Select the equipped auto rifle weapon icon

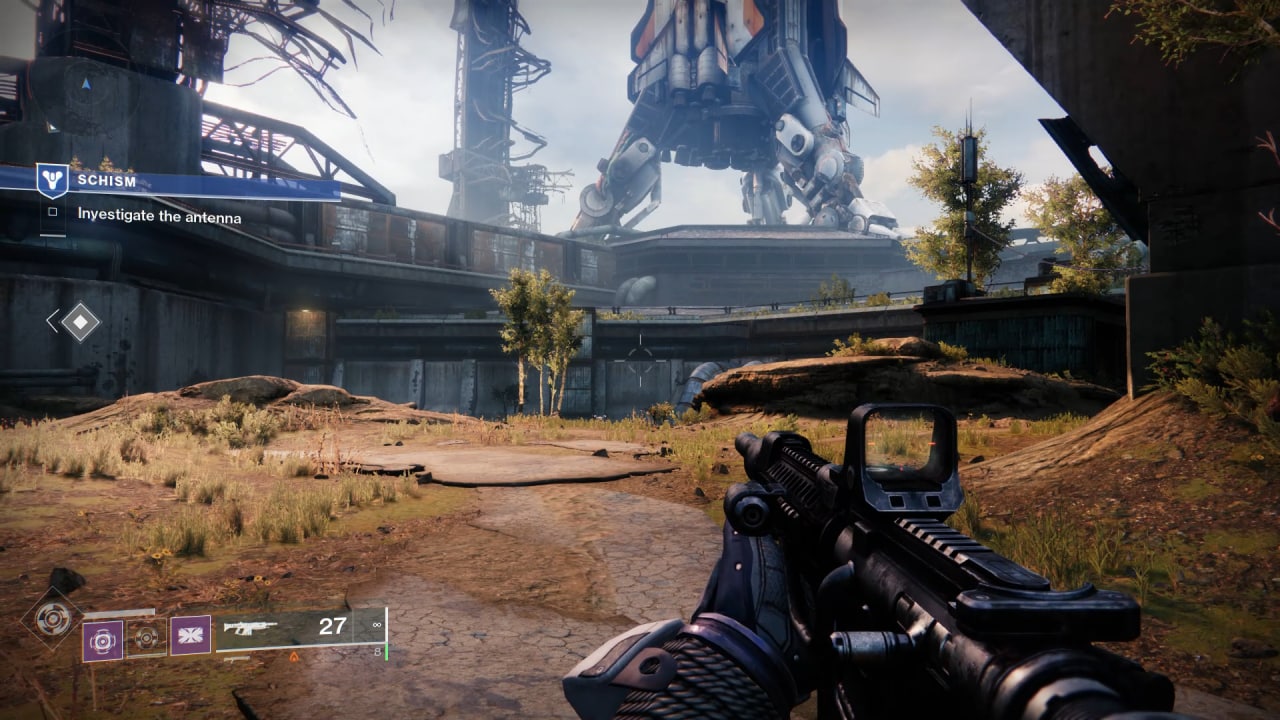click(250, 628)
